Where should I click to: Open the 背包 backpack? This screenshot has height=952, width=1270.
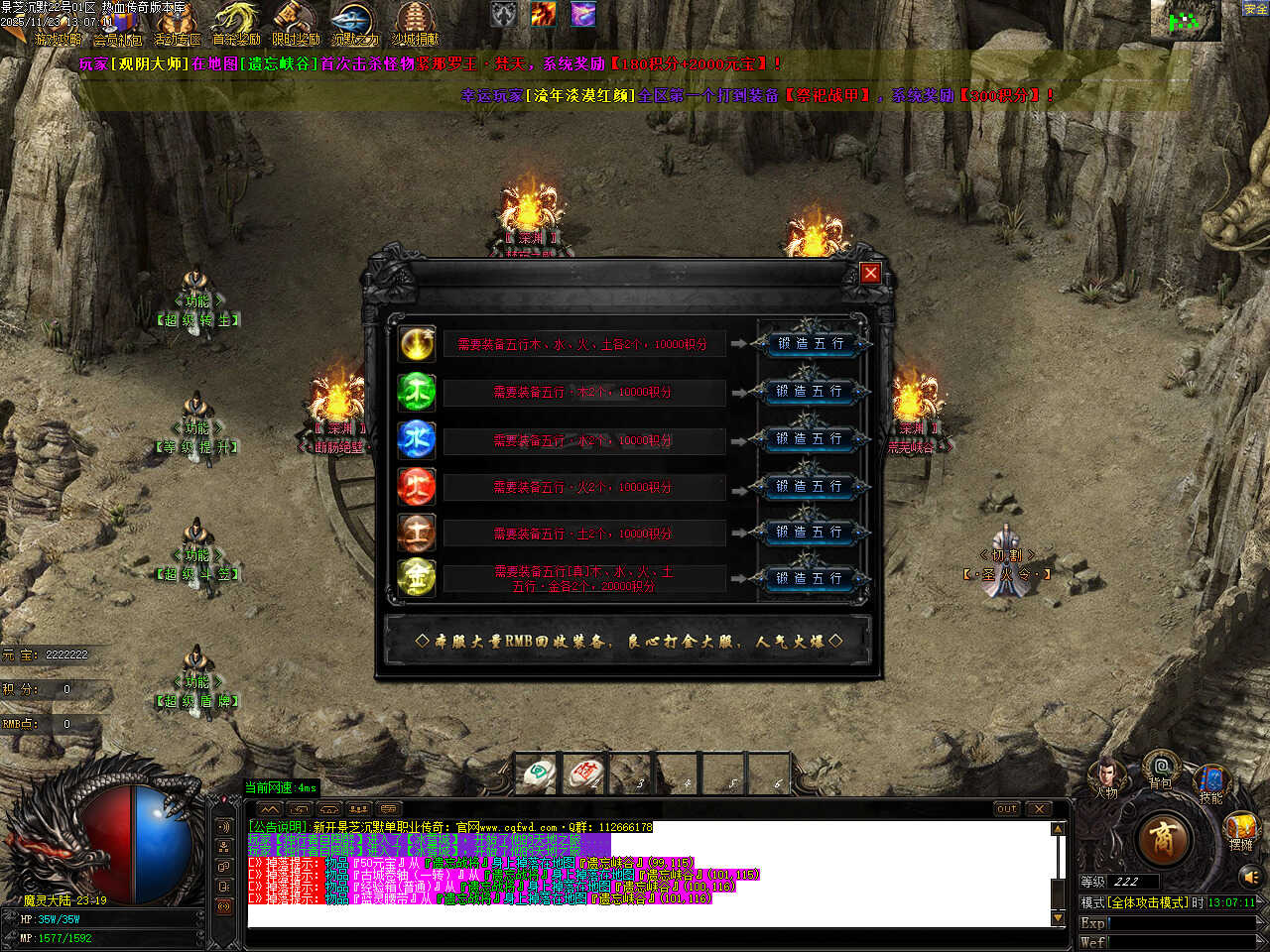[1160, 770]
